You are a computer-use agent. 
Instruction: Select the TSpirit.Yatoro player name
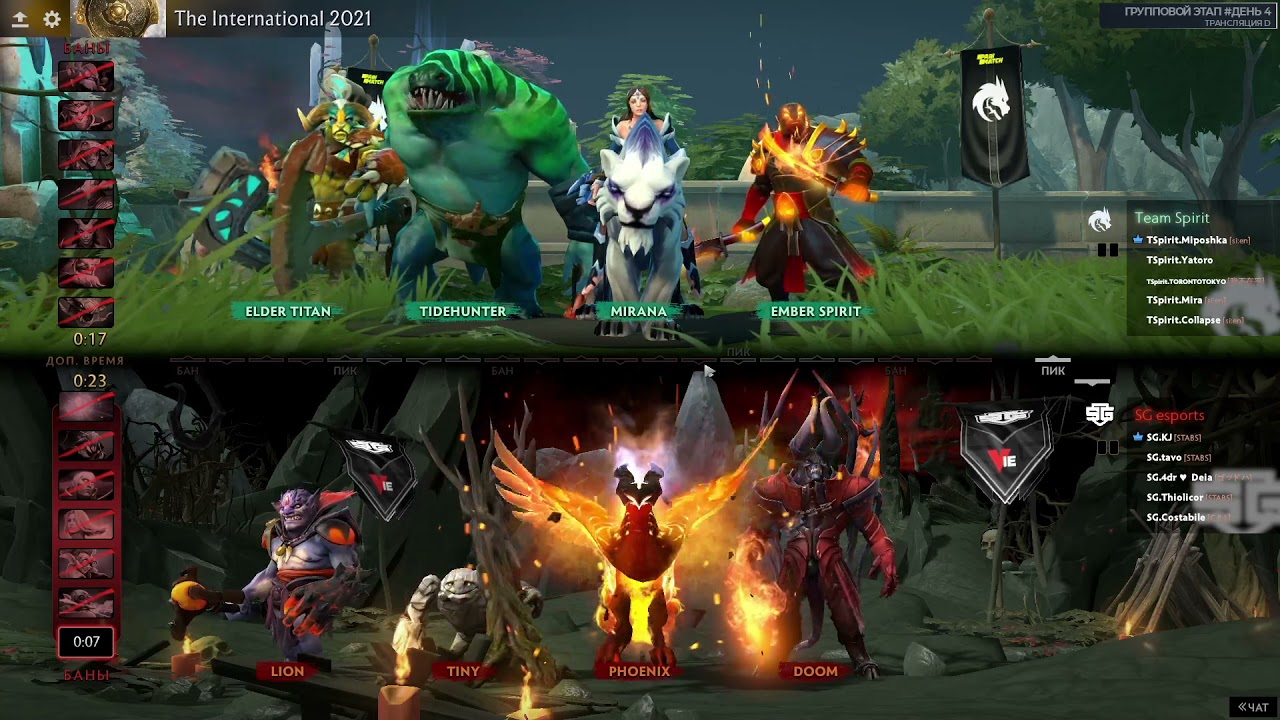tap(1179, 260)
